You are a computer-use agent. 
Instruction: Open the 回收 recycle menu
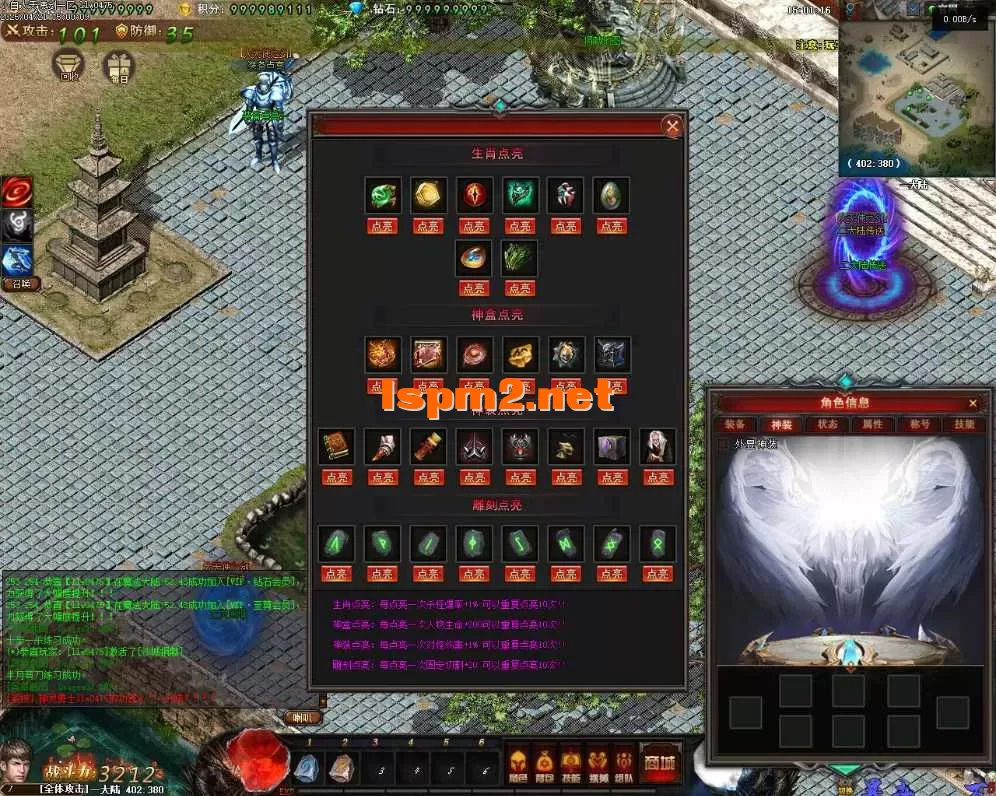[x=69, y=64]
